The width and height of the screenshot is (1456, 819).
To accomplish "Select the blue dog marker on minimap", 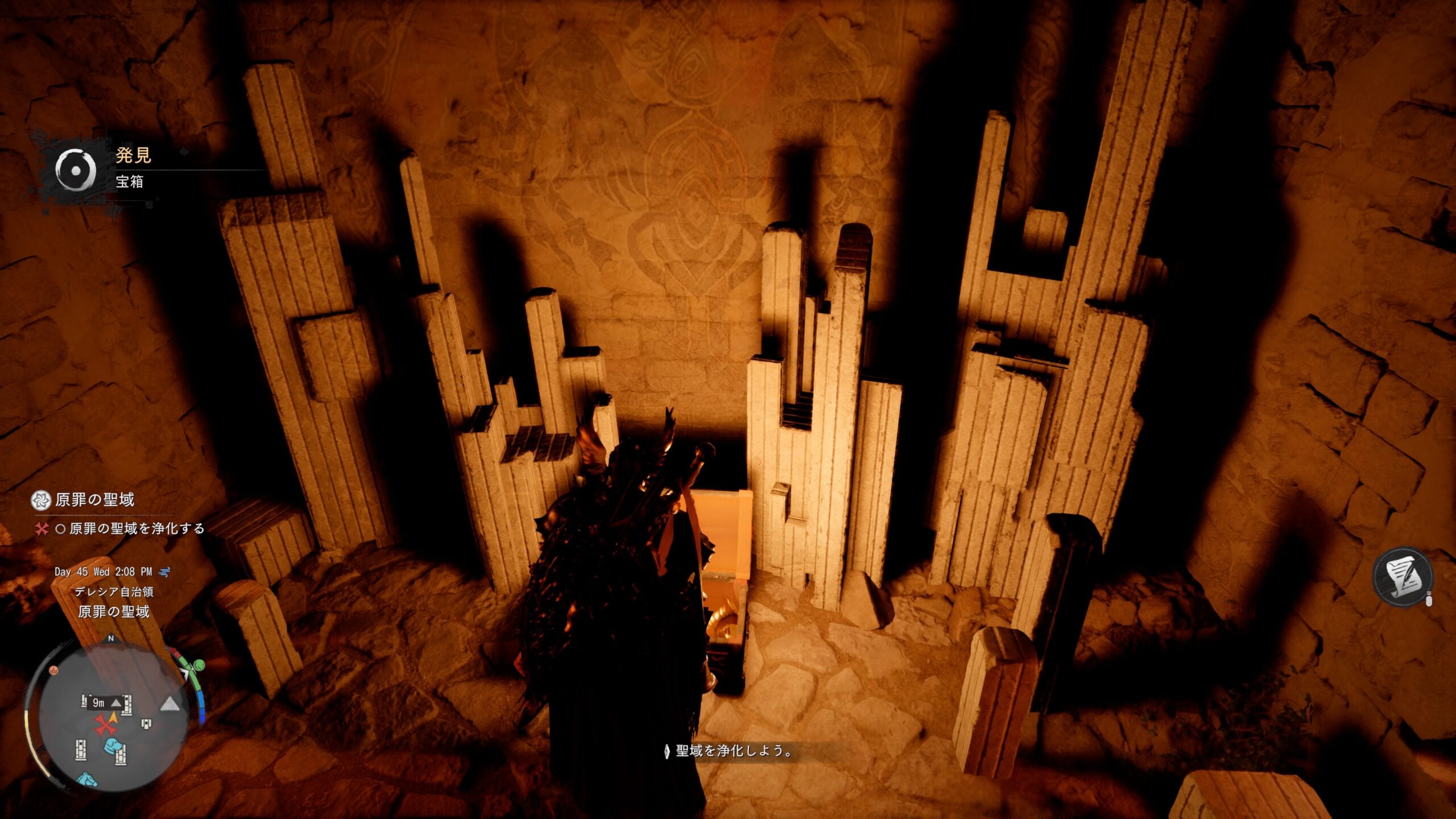I will pos(111,745).
